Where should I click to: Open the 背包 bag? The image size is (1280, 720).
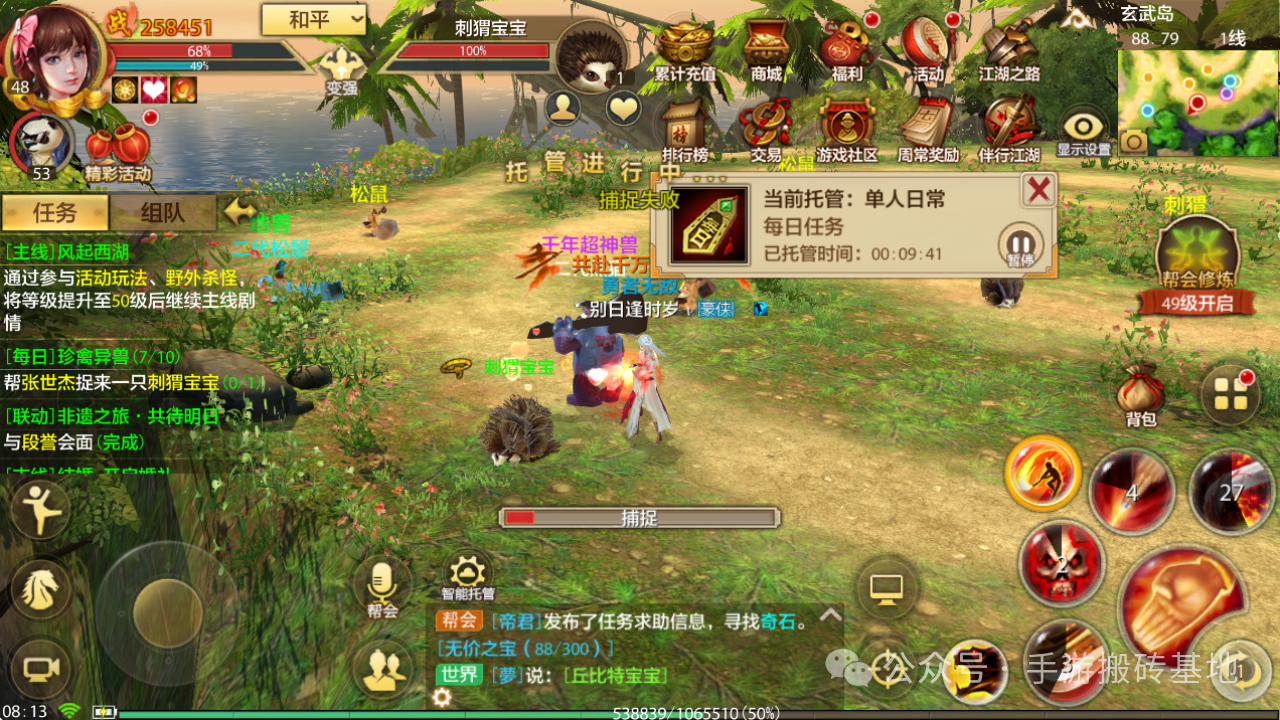pos(1141,393)
